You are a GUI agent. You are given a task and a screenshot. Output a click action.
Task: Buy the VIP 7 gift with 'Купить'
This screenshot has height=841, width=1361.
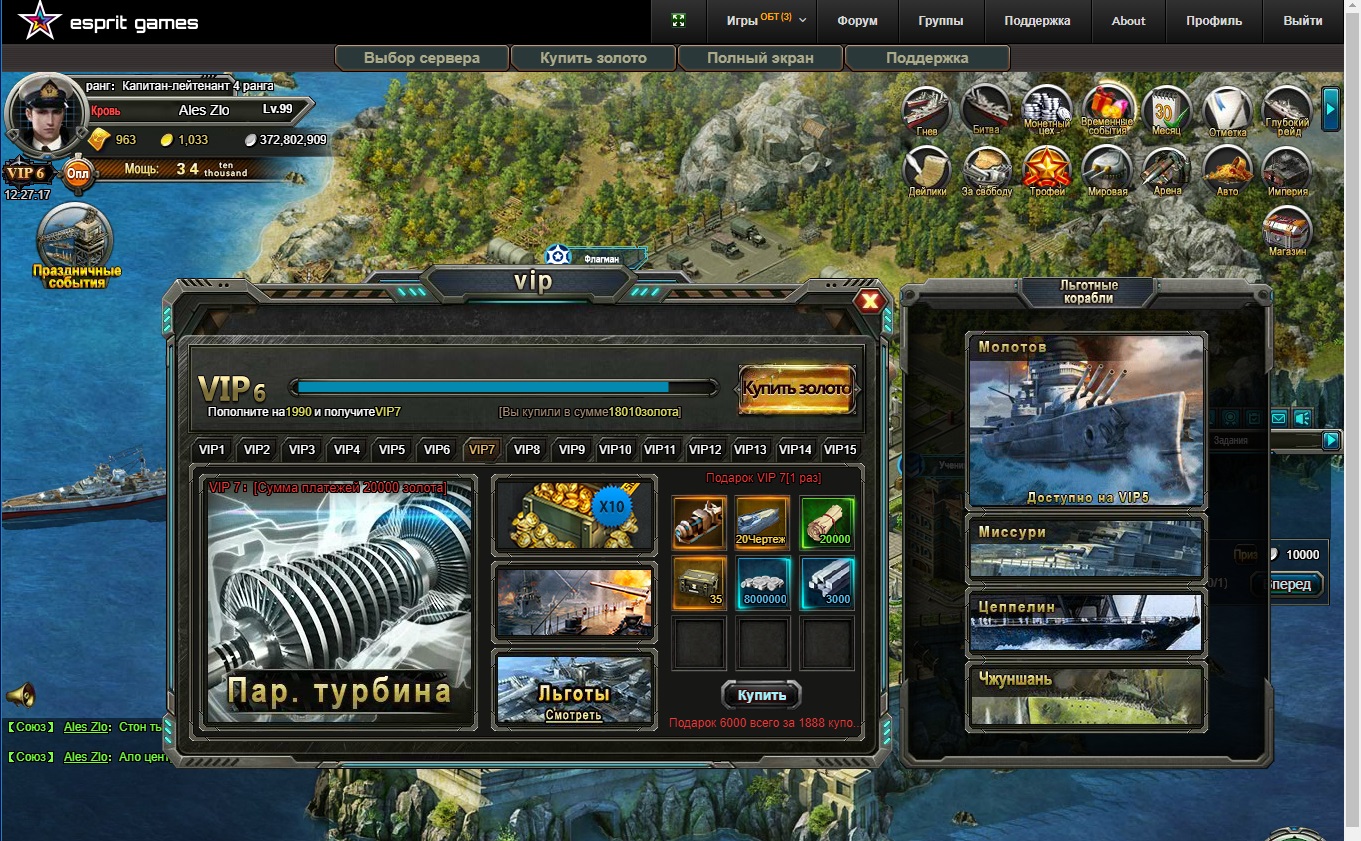pos(761,695)
